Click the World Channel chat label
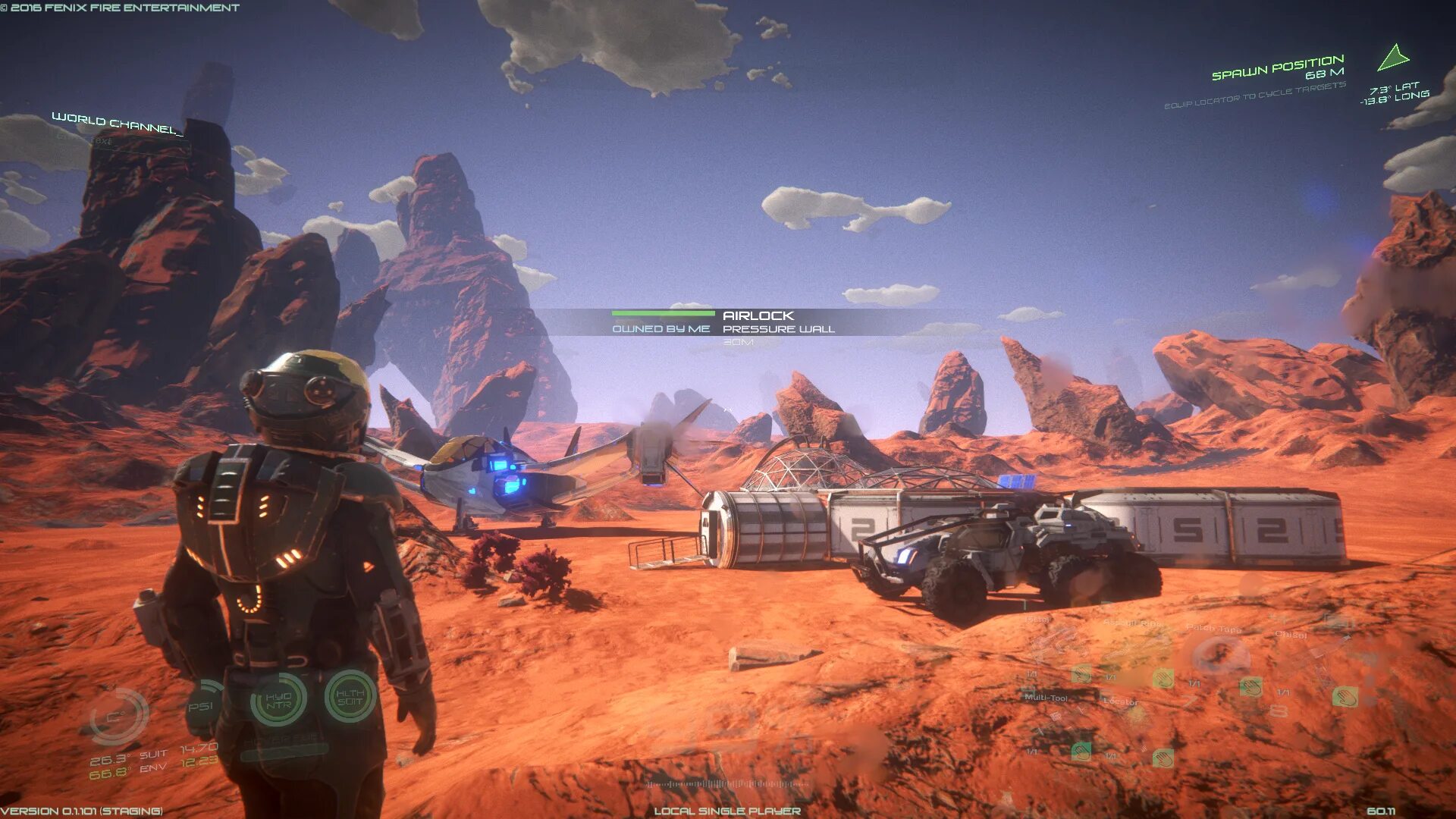Viewport: 1456px width, 819px height. click(118, 124)
